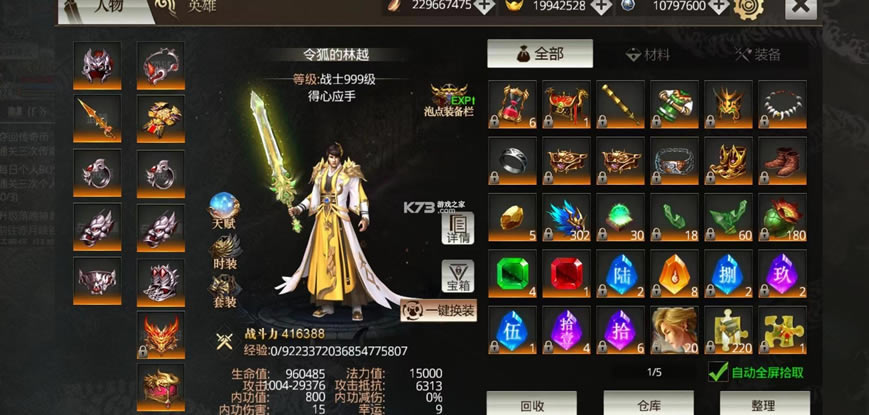The height and width of the screenshot is (415, 869).
Task: Open the 天赋 talent orb
Action: [223, 210]
